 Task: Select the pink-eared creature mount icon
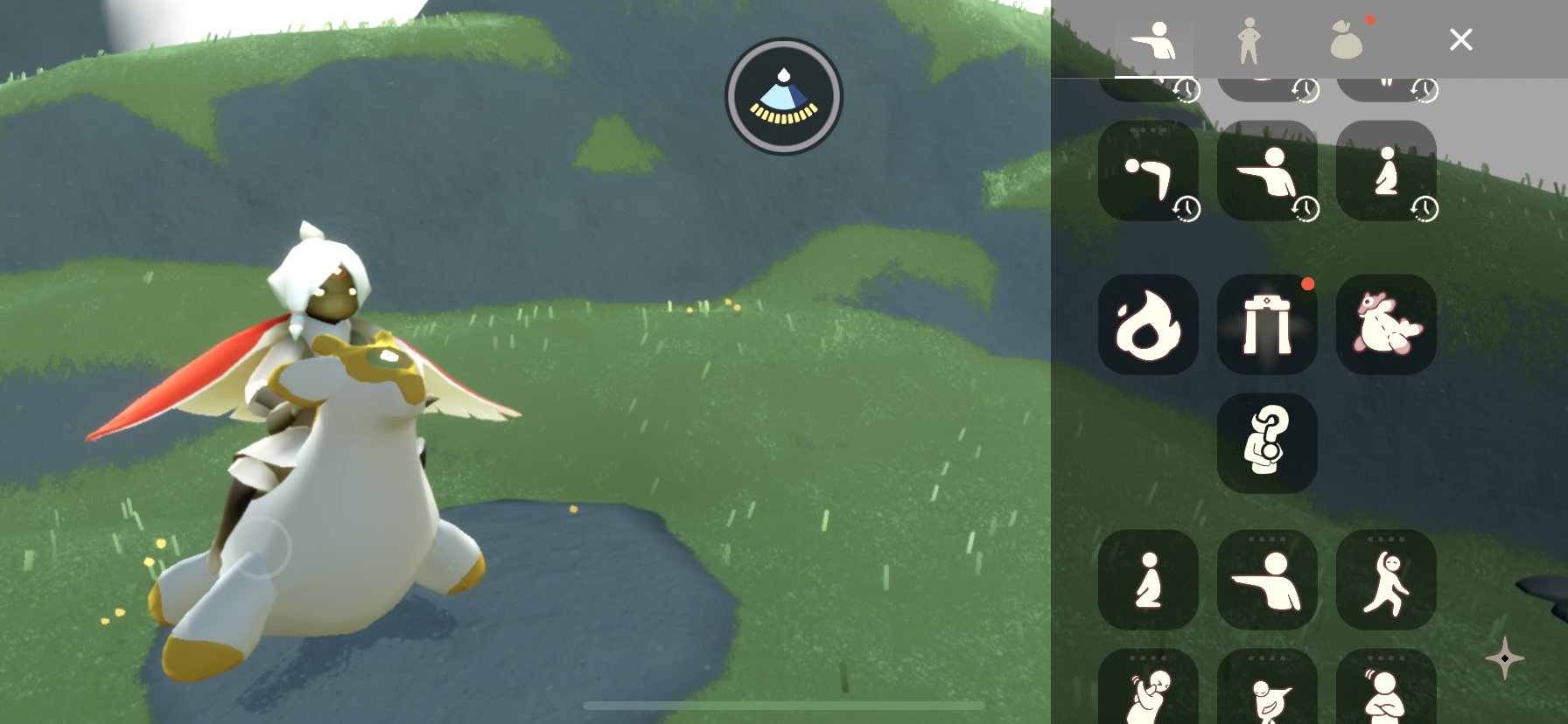pyautogui.click(x=1386, y=324)
